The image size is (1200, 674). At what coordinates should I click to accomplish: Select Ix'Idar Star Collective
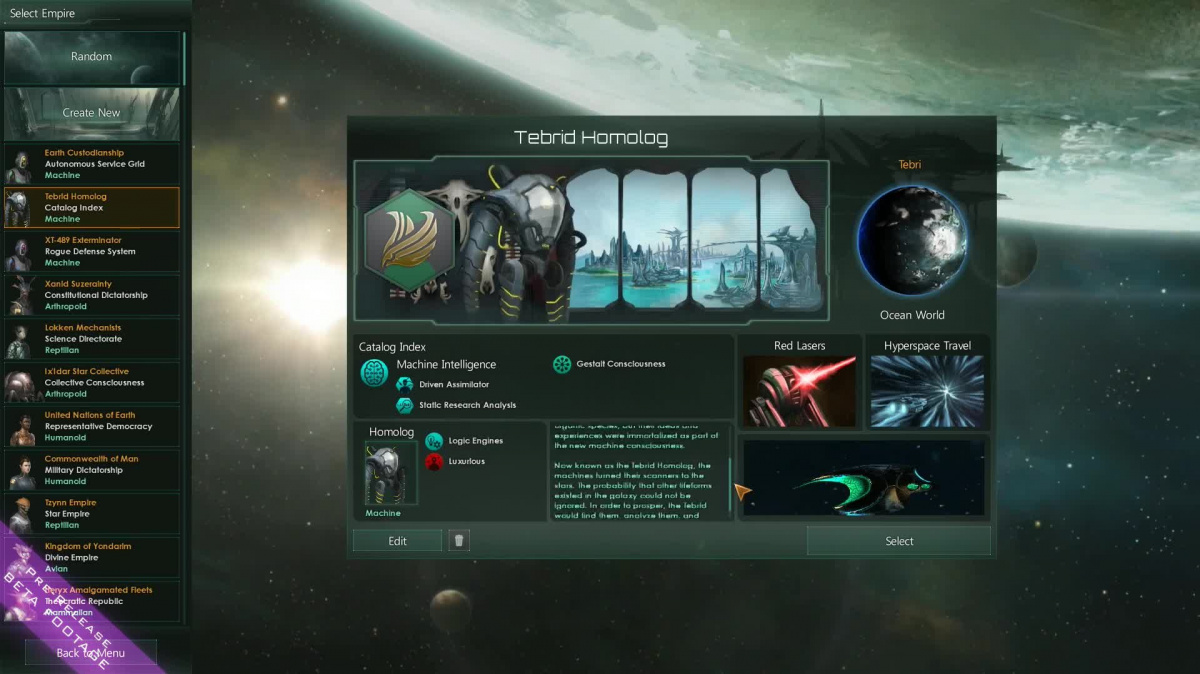click(x=92, y=382)
